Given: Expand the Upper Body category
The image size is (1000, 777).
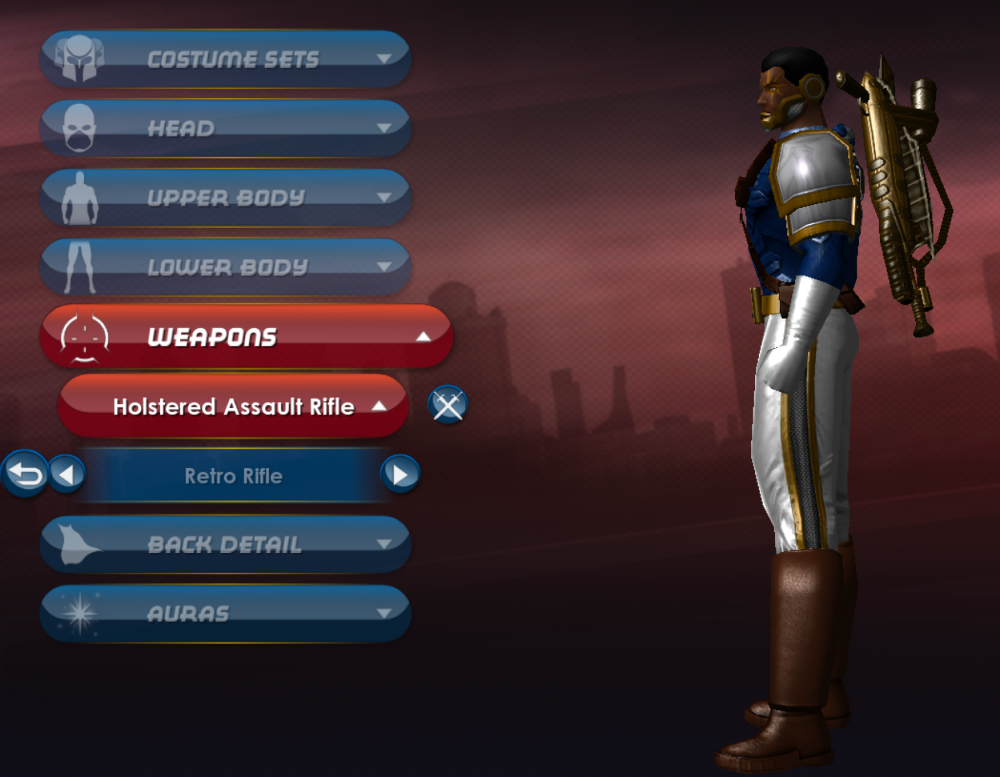Looking at the screenshot, I should coord(225,197).
